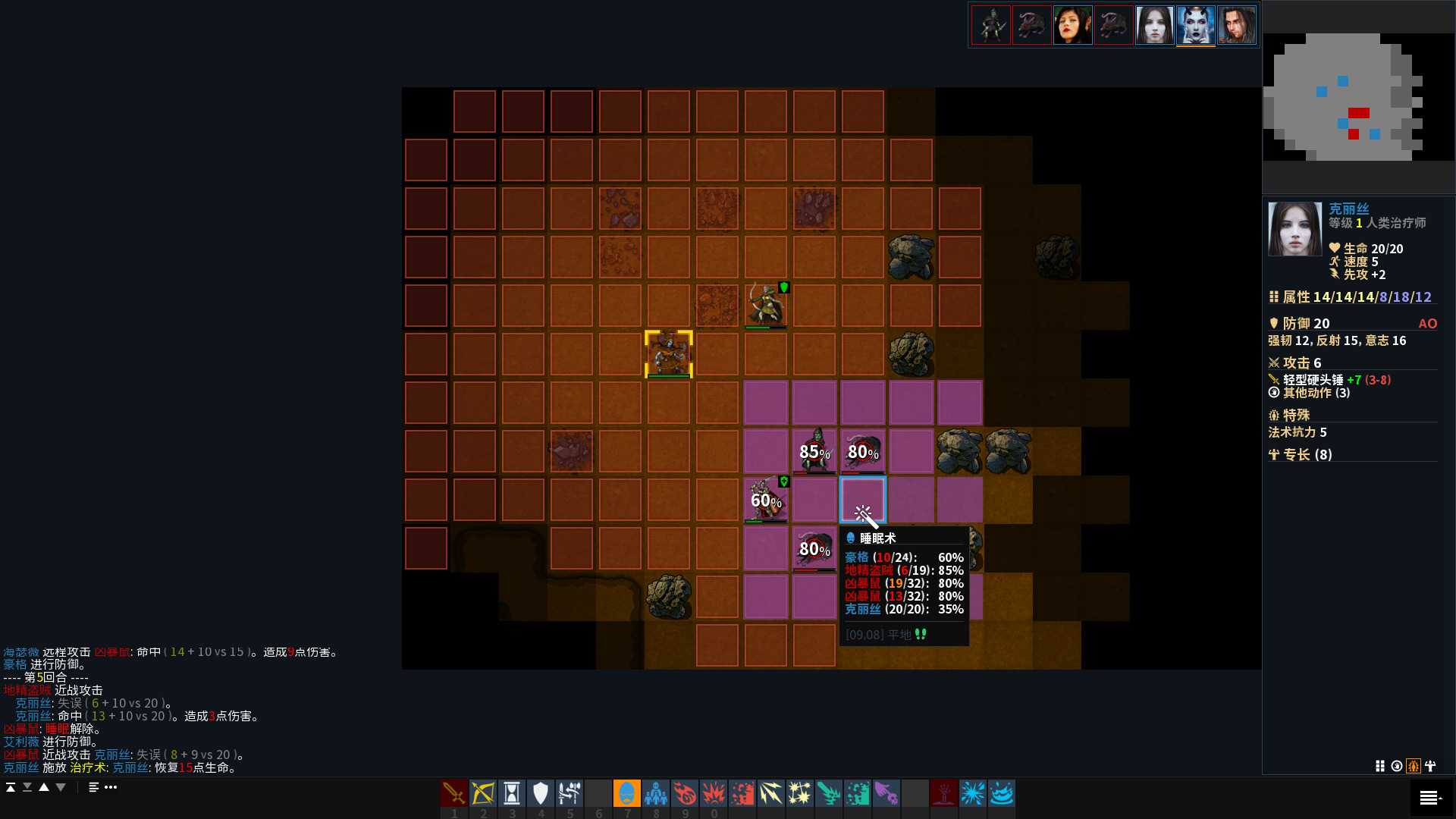Choose the bow ranged attack ability
The height and width of the screenshot is (819, 1456).
pyautogui.click(x=483, y=793)
